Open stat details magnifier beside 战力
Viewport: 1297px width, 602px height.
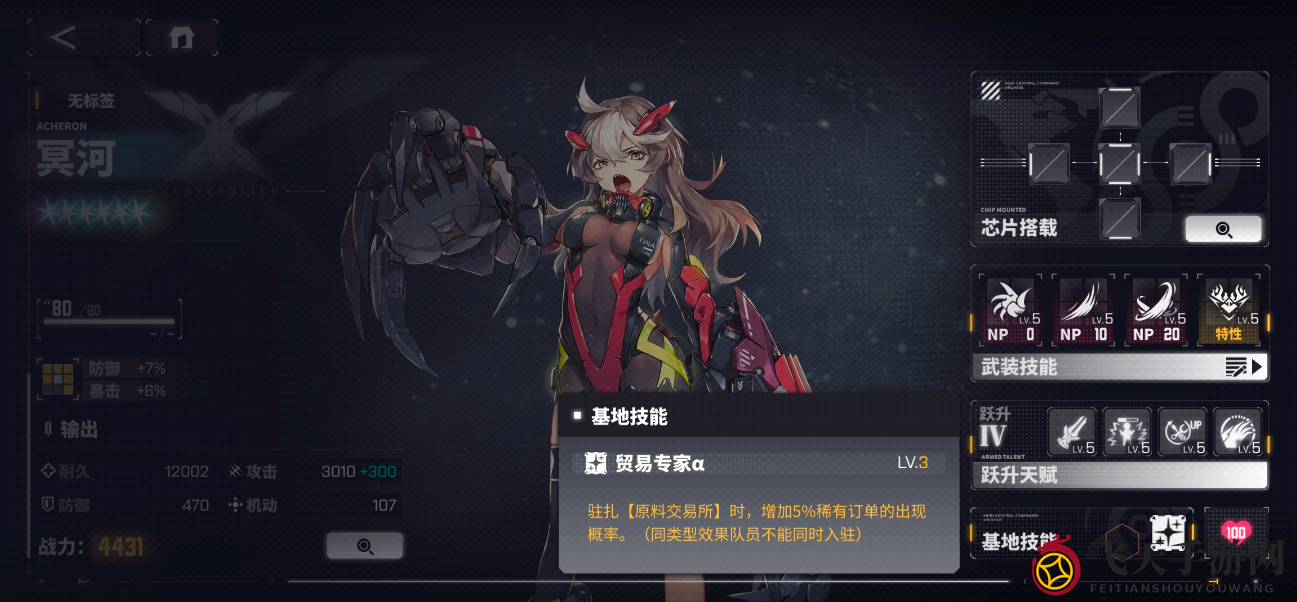[364, 546]
